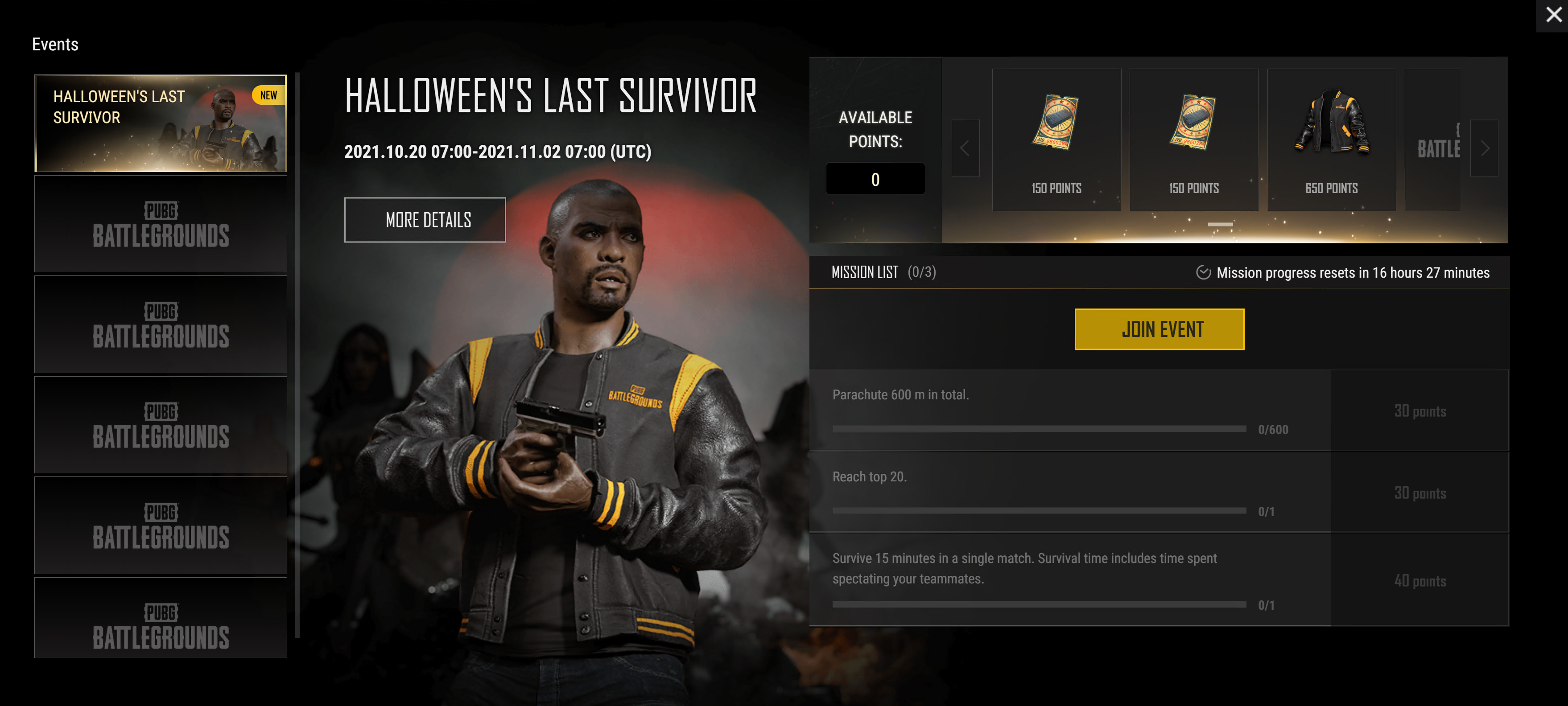
Task: Close the Events screen
Action: (x=1553, y=15)
